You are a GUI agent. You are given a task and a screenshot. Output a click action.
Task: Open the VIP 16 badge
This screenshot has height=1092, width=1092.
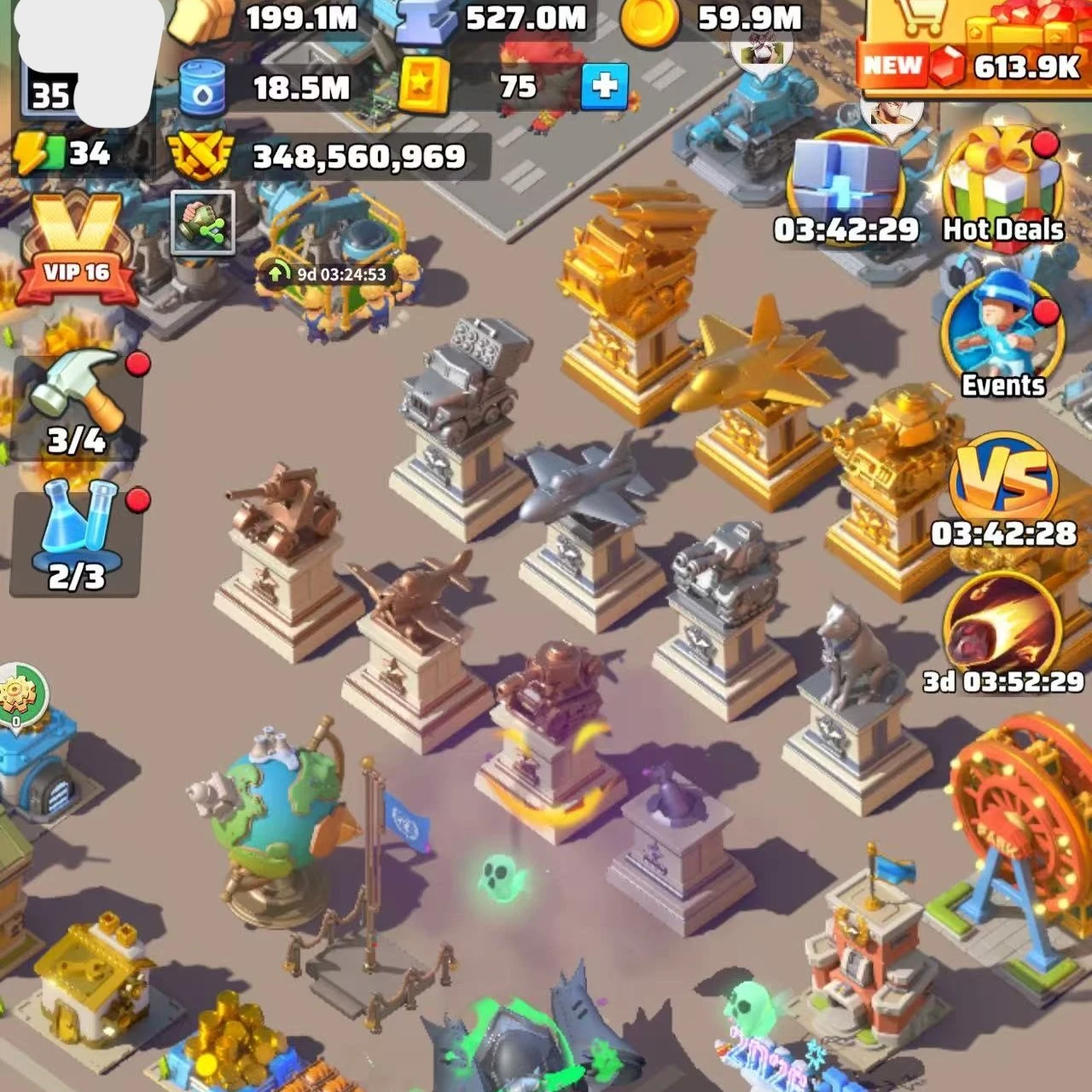coord(77,249)
